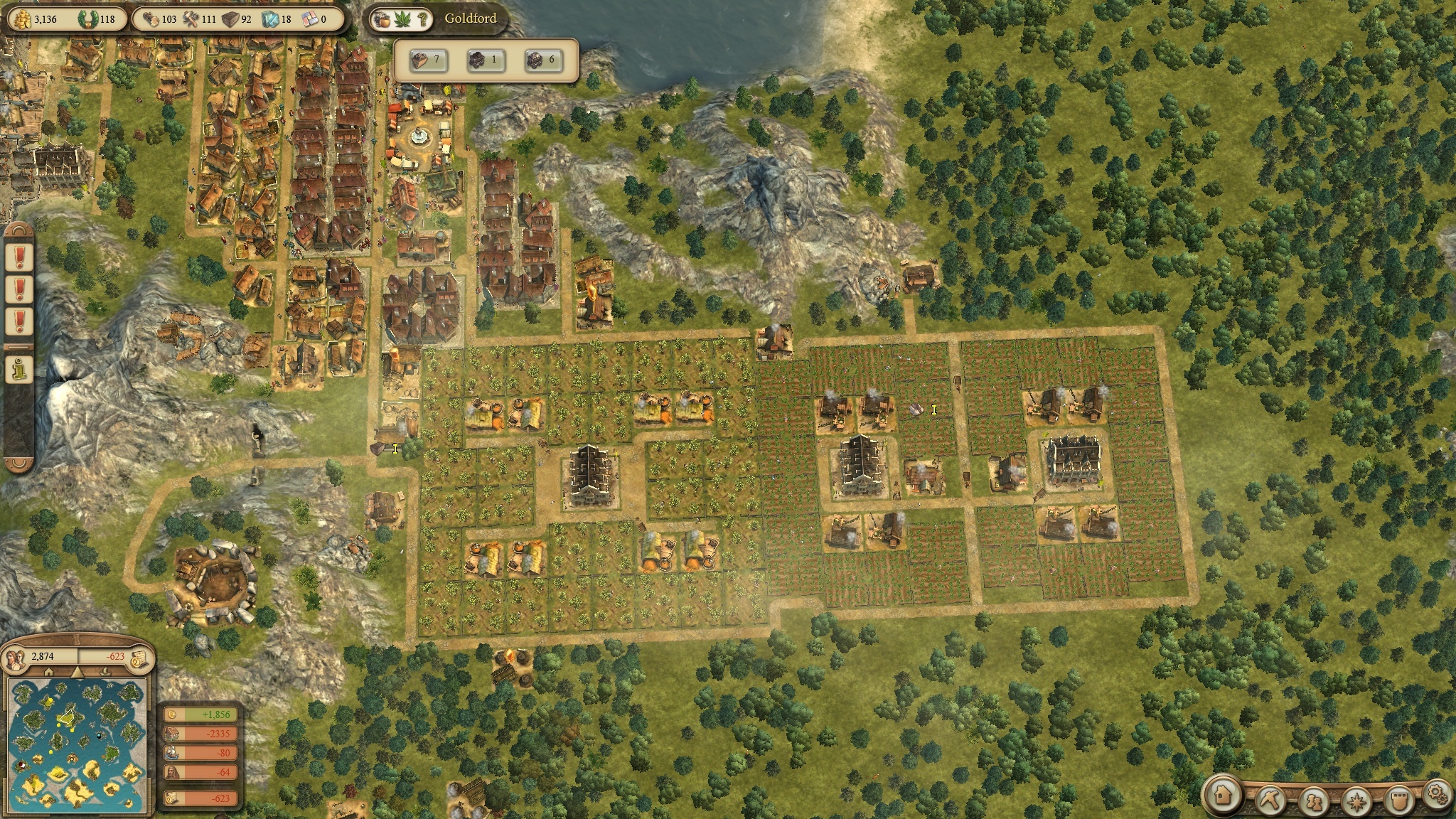Click the green leaf hemp fertility icon
Image resolution: width=1456 pixels, height=819 pixels.
pos(402,19)
